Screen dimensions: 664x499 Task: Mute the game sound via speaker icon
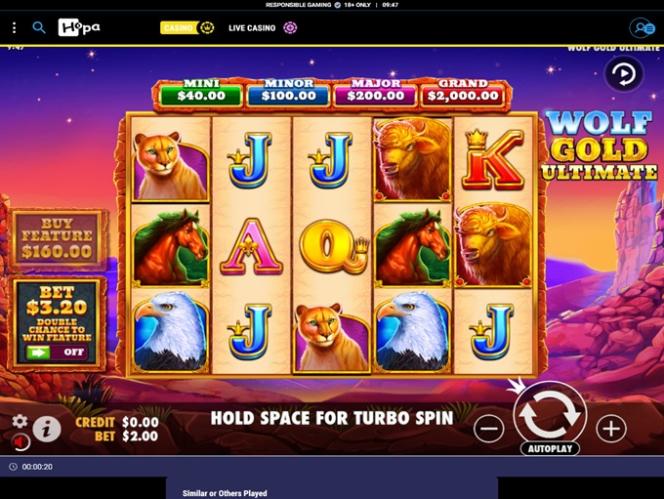point(19,441)
